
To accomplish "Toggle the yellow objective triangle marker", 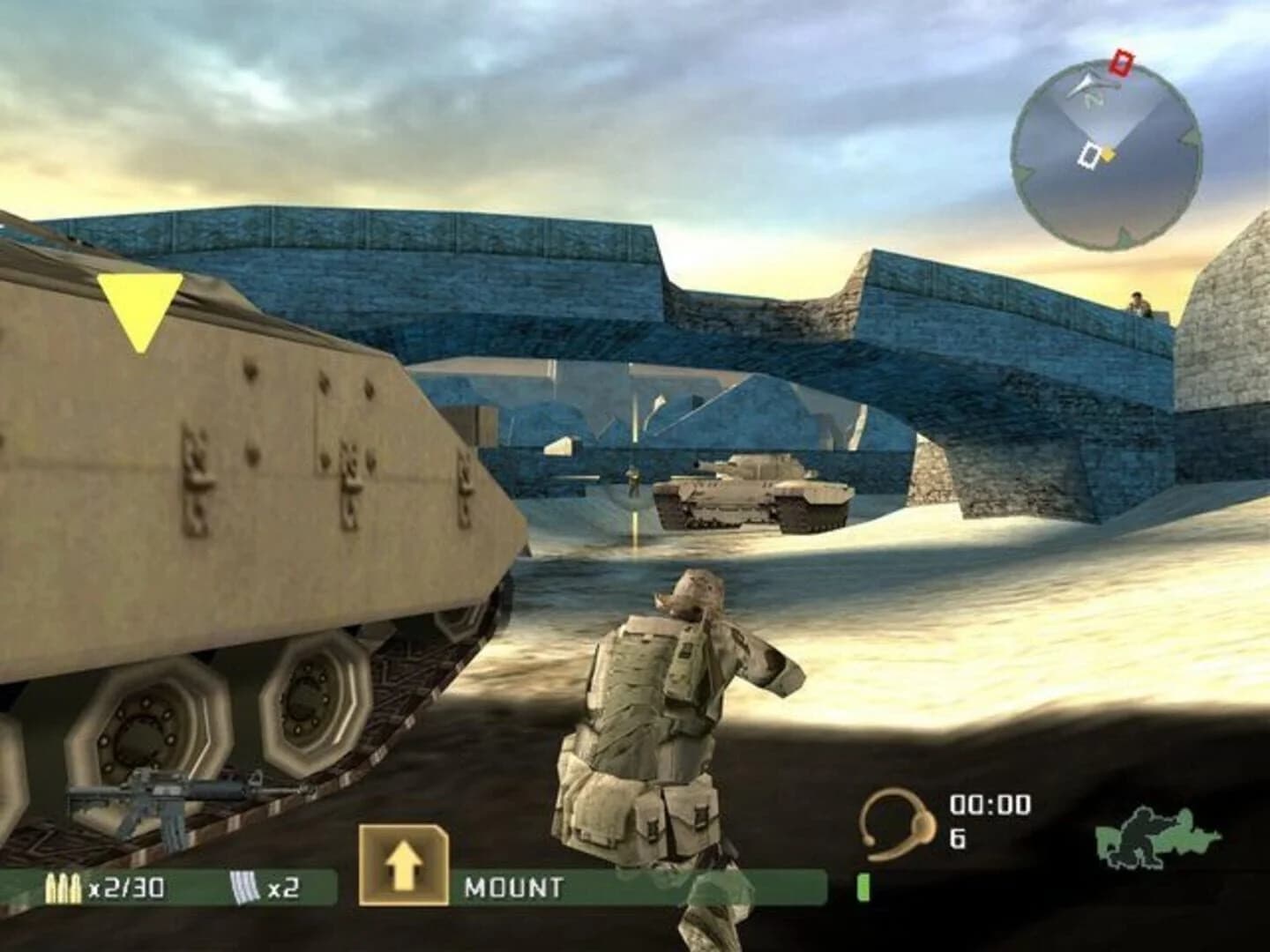I will [x=141, y=307].
